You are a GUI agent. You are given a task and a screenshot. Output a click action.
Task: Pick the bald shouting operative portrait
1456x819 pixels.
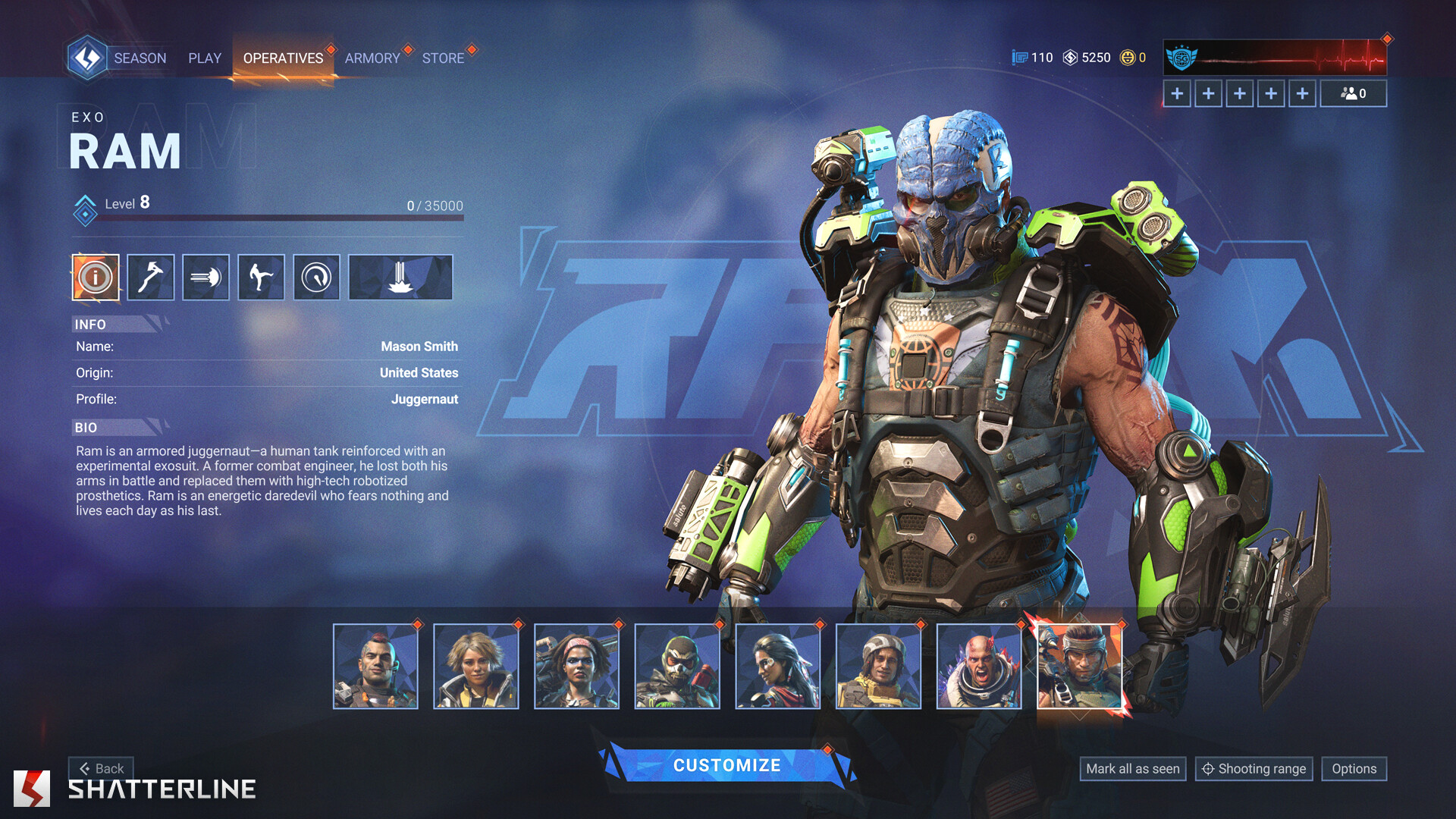click(979, 667)
